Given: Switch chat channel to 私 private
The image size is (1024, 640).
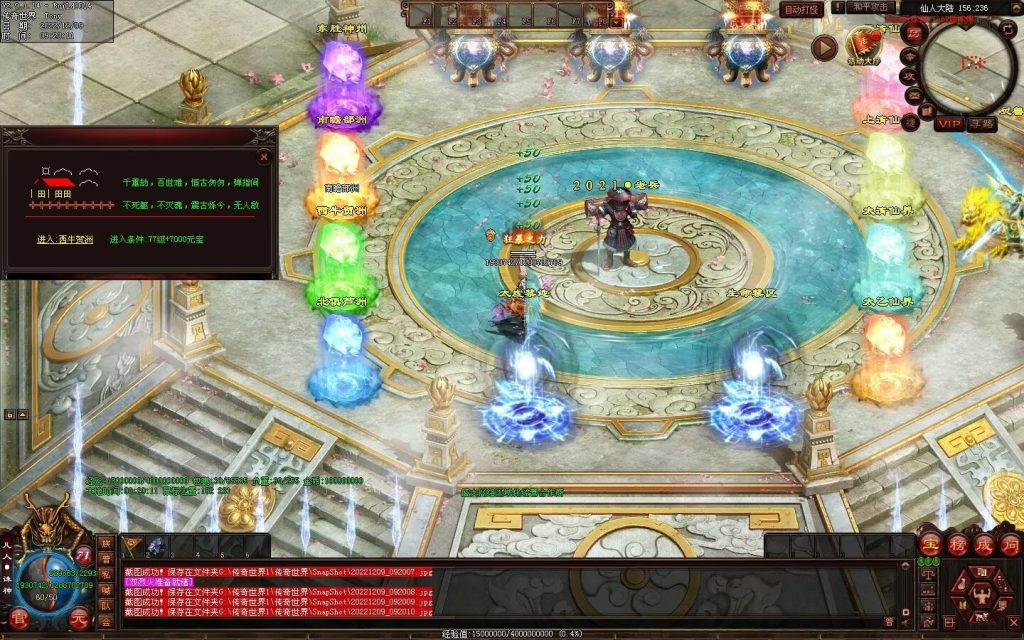Looking at the screenshot, I should coord(105,574).
